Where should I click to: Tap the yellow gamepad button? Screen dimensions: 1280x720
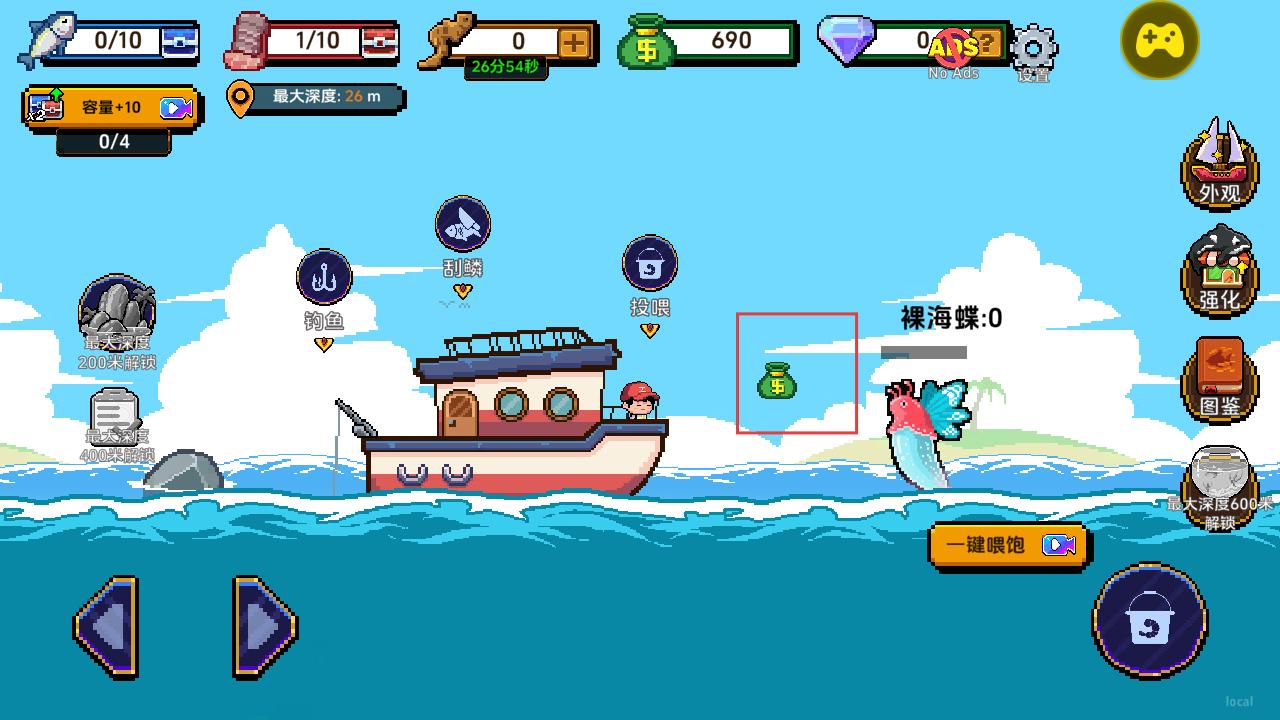(x=1159, y=41)
